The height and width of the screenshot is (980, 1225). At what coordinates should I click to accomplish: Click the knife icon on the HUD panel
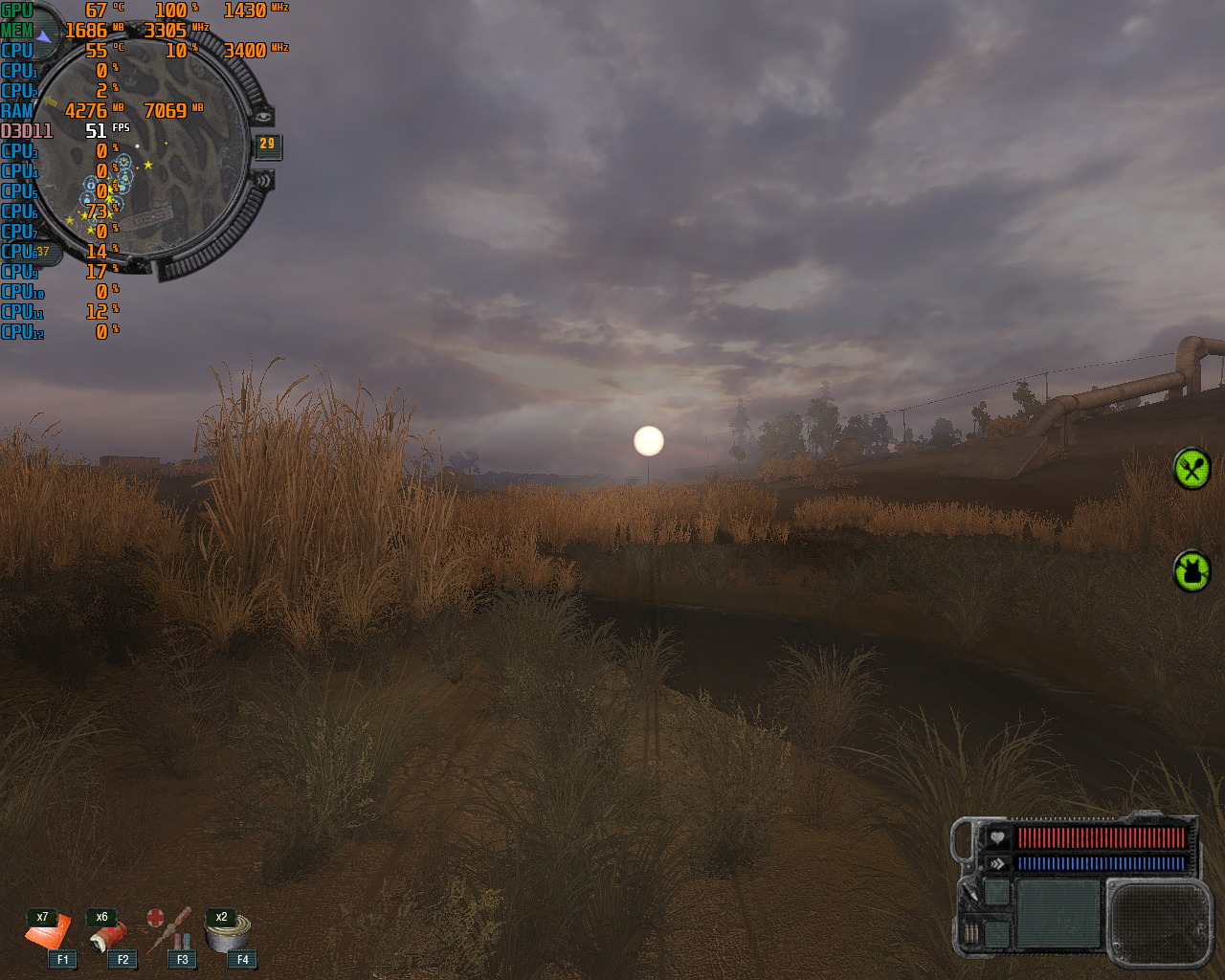coord(972,893)
